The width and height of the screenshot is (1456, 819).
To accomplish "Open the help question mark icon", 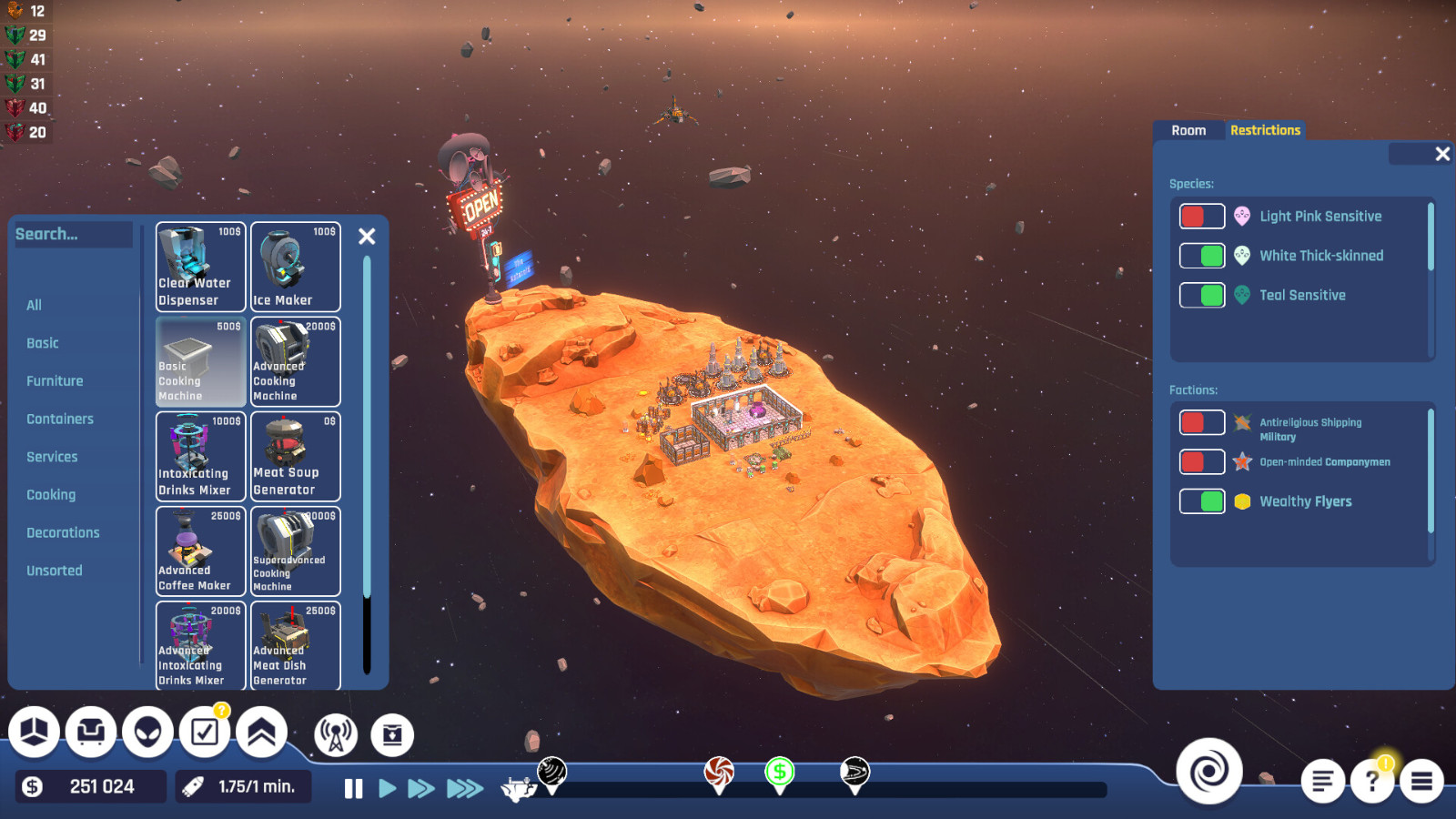I will click(1374, 780).
